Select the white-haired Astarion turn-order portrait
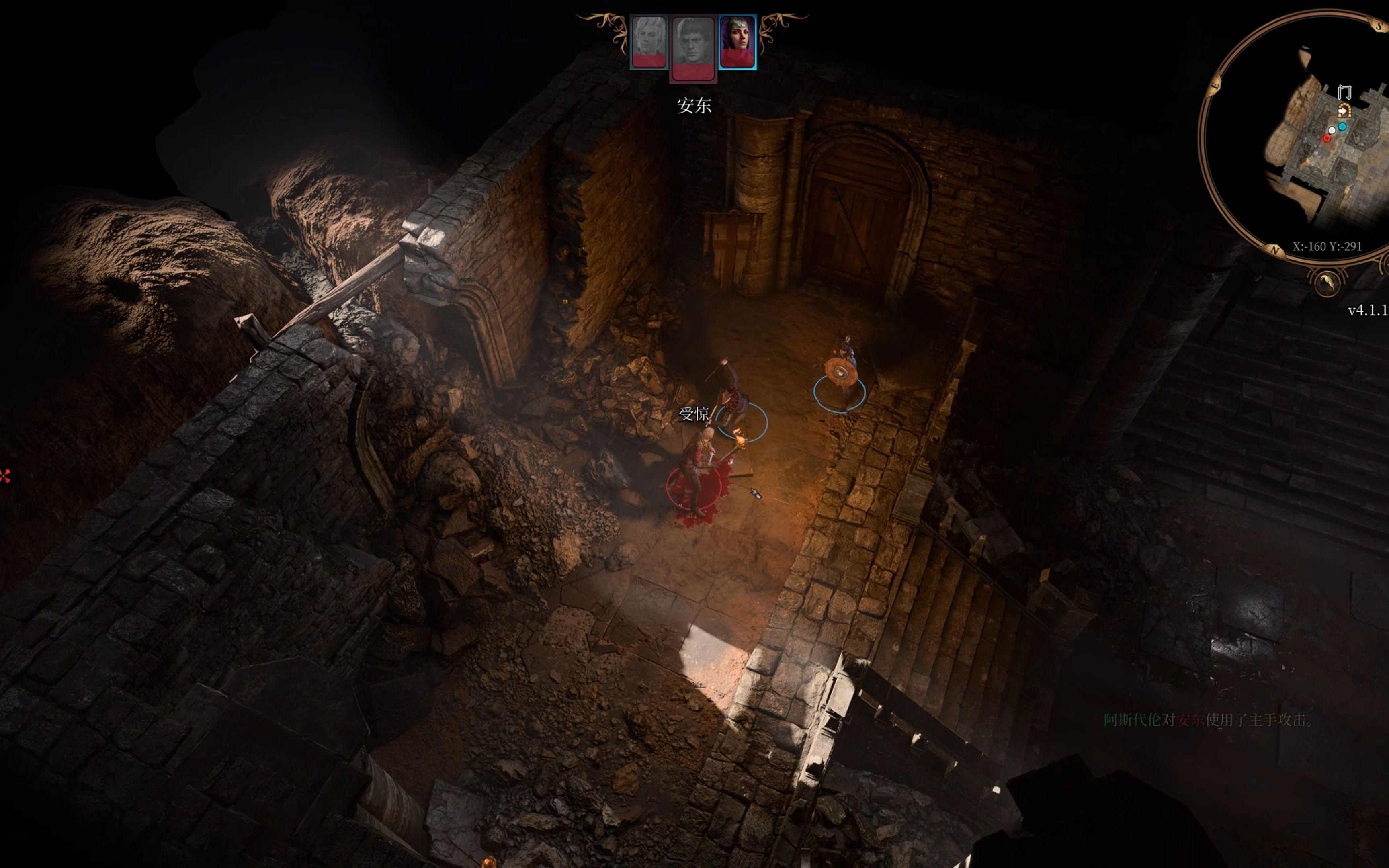Screen dimensions: 1389x868 tap(649, 42)
